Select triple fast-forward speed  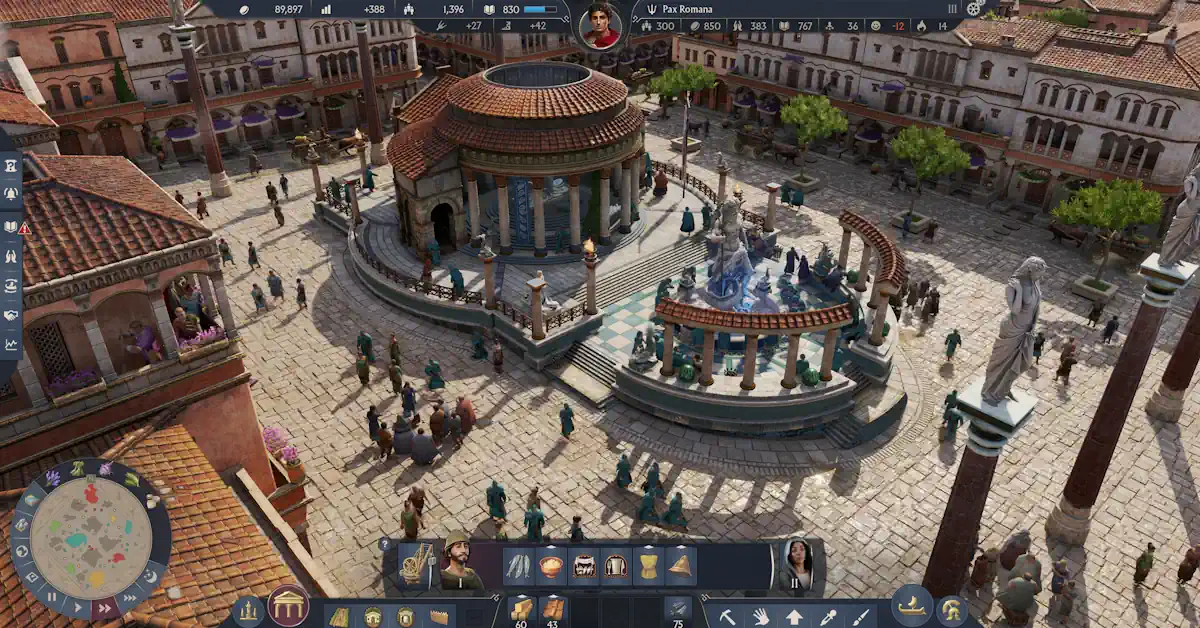tap(128, 597)
